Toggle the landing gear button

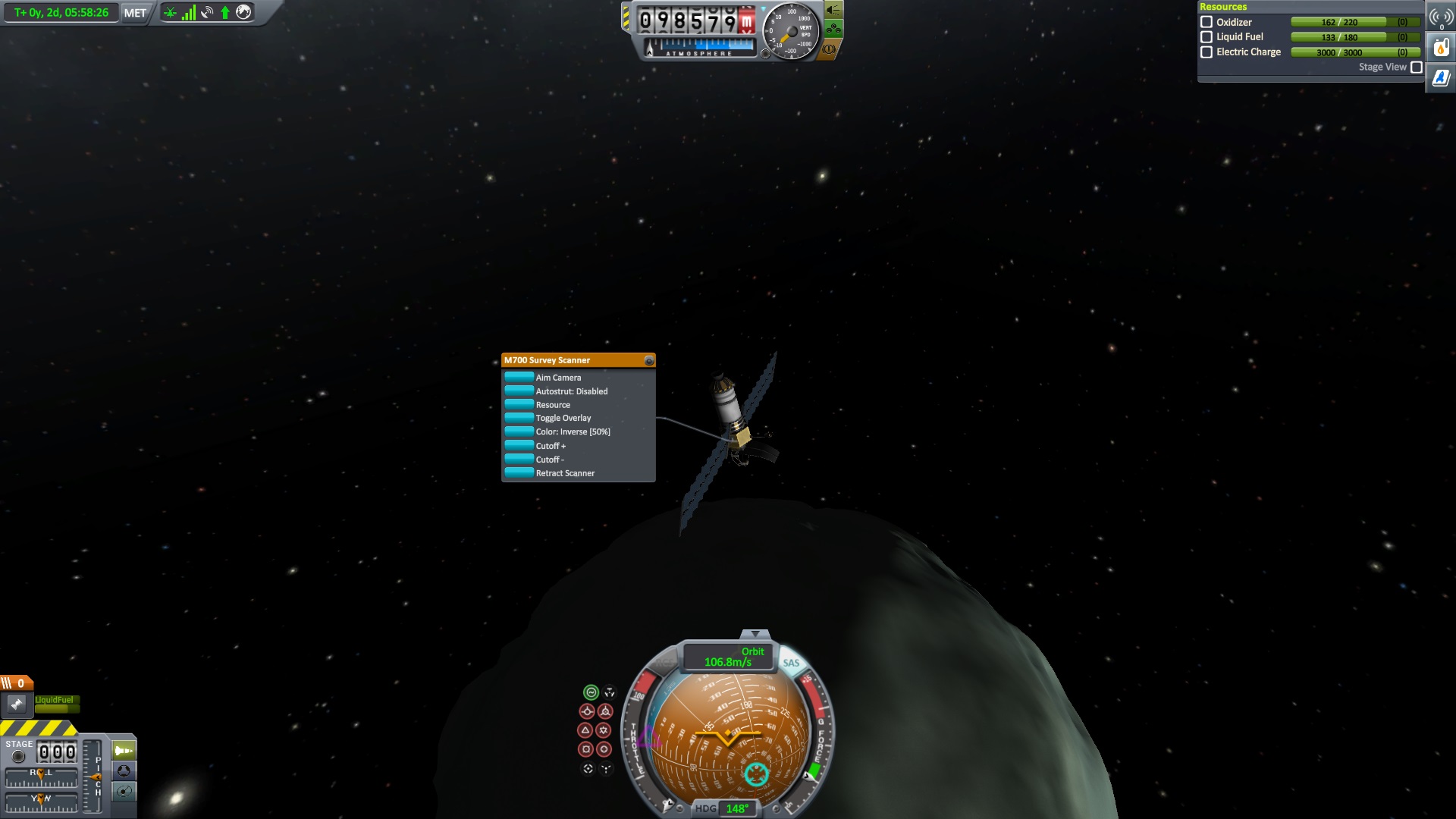(833, 30)
